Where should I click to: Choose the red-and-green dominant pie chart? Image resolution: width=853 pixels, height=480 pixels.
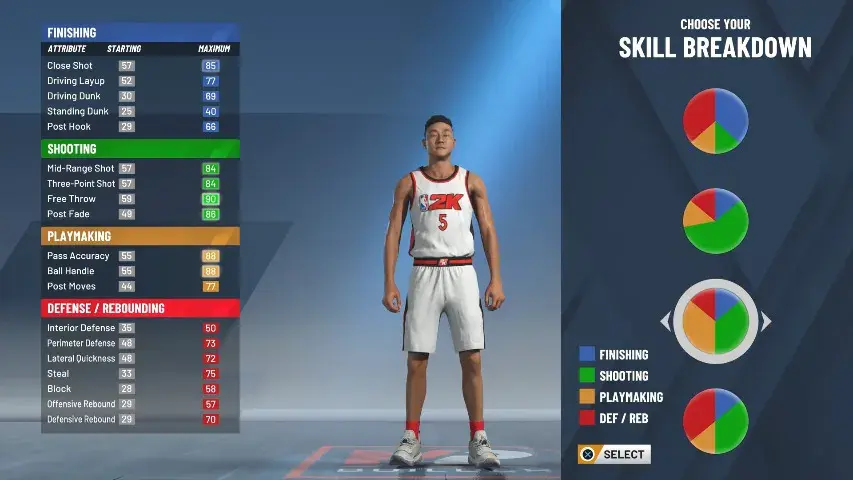715,421
